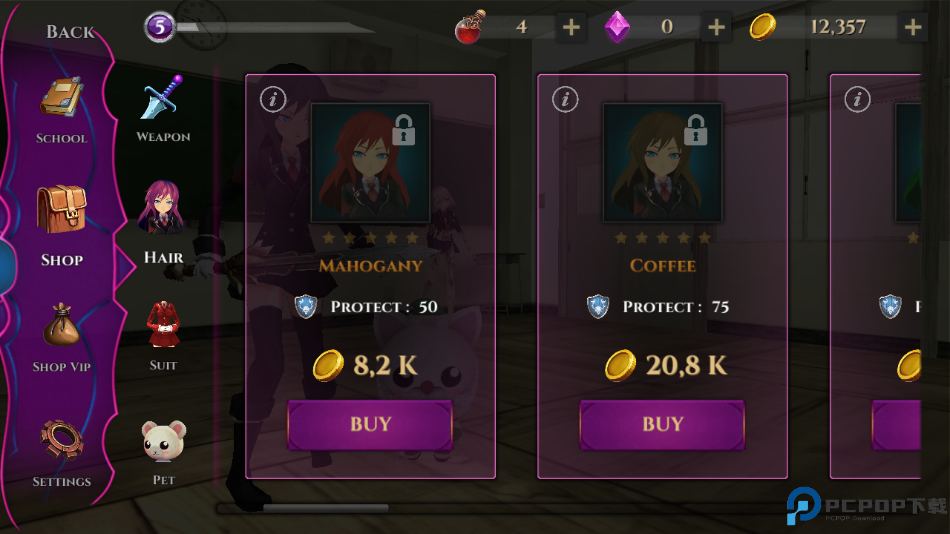Select the Mahogany hair portrait

[370, 162]
